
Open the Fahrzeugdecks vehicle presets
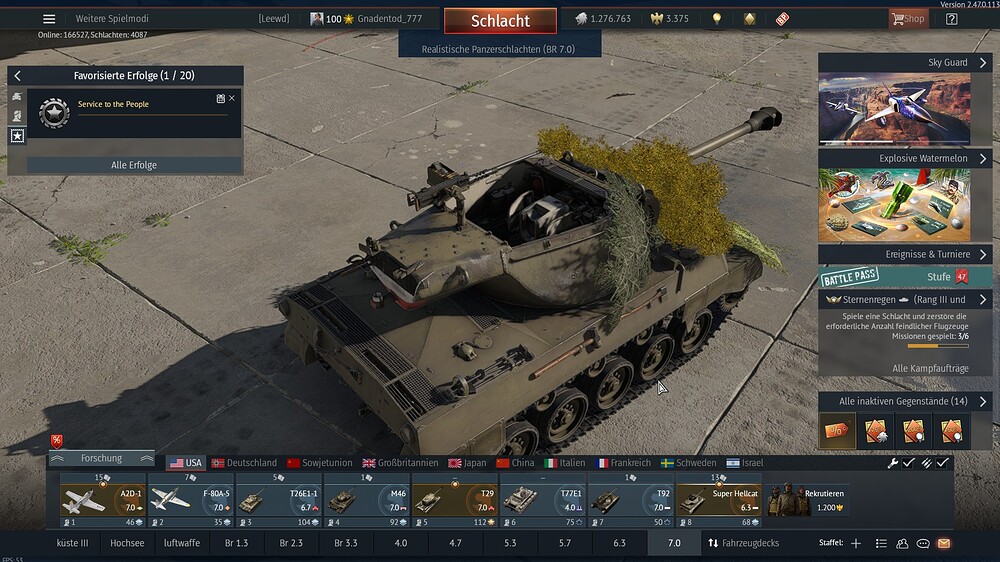(x=743, y=543)
